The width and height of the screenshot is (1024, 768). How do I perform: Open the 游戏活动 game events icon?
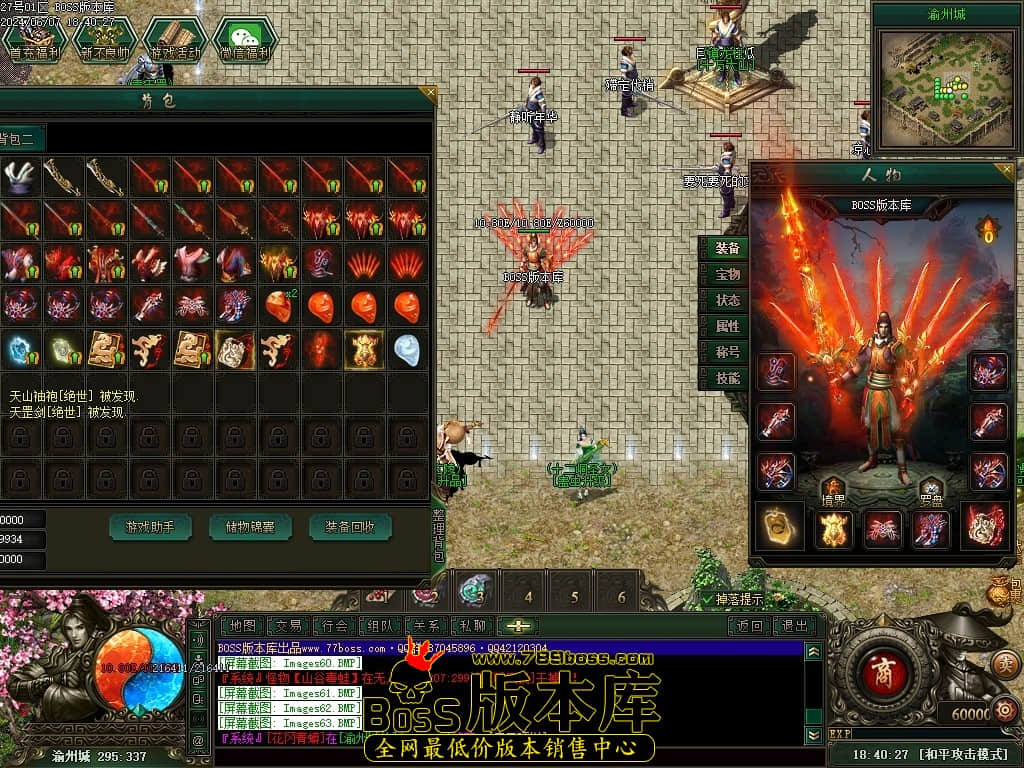click(x=174, y=40)
